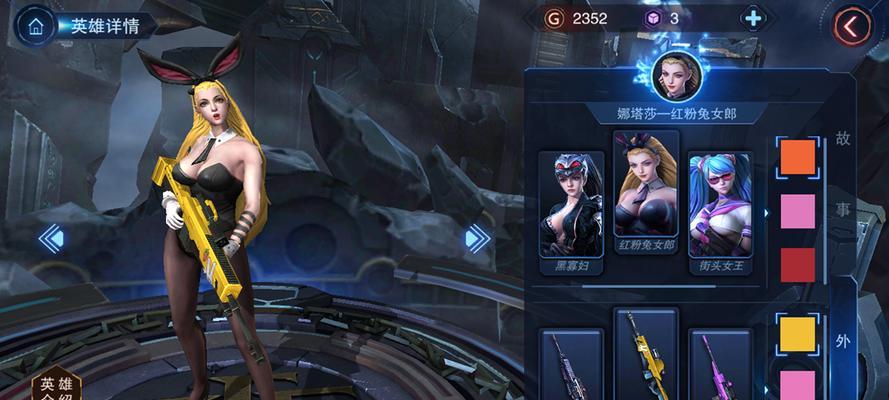
Task: Select the golden rifle weapon skin
Action: coord(645,355)
